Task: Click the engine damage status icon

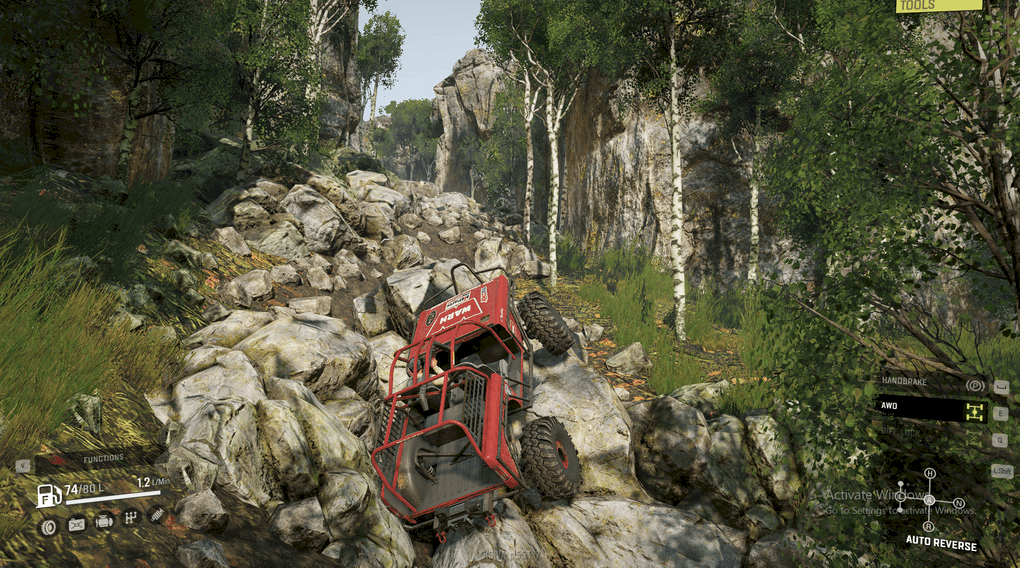Action: (x=104, y=521)
